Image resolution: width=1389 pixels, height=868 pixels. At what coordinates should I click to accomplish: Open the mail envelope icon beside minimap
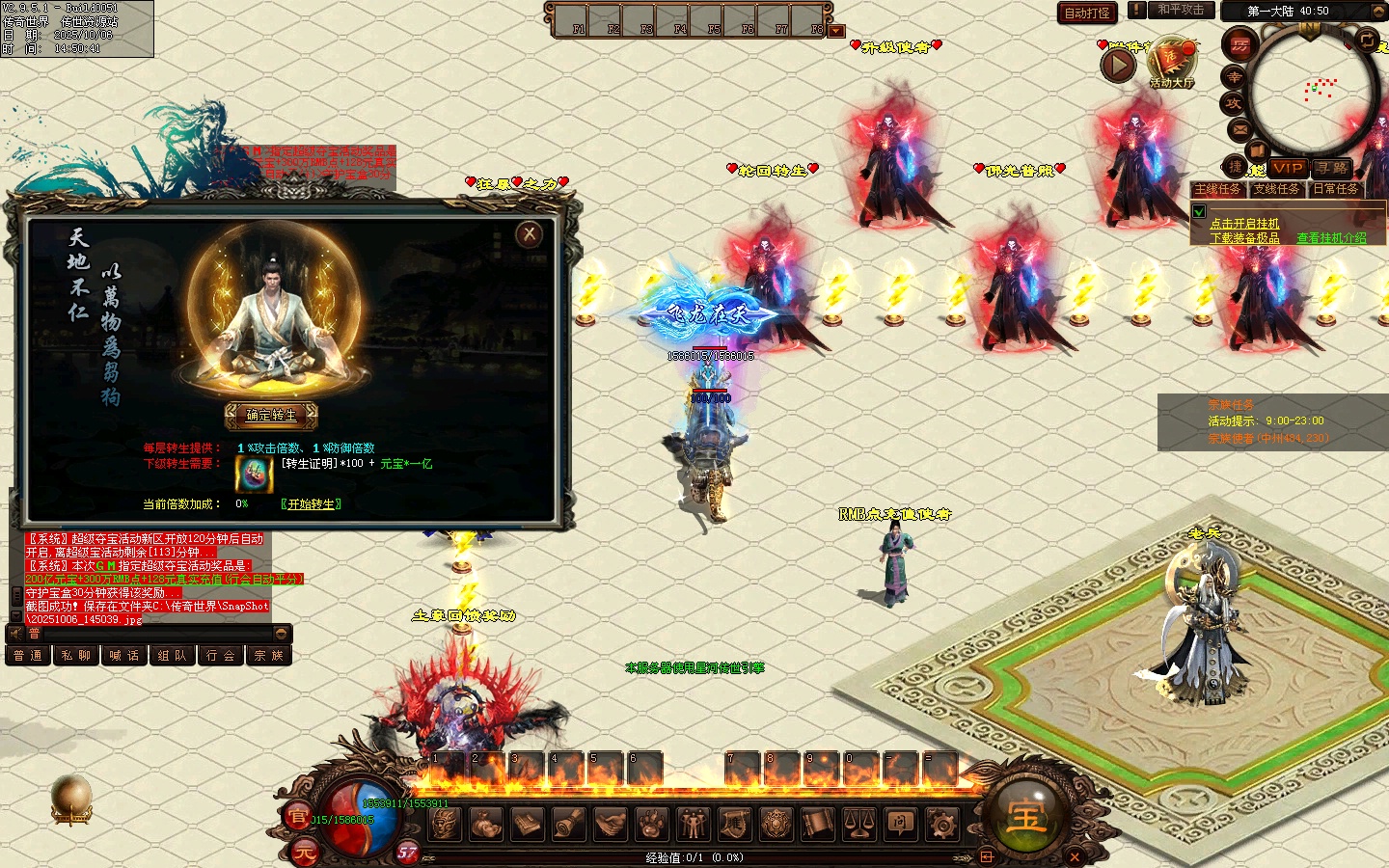click(1239, 128)
